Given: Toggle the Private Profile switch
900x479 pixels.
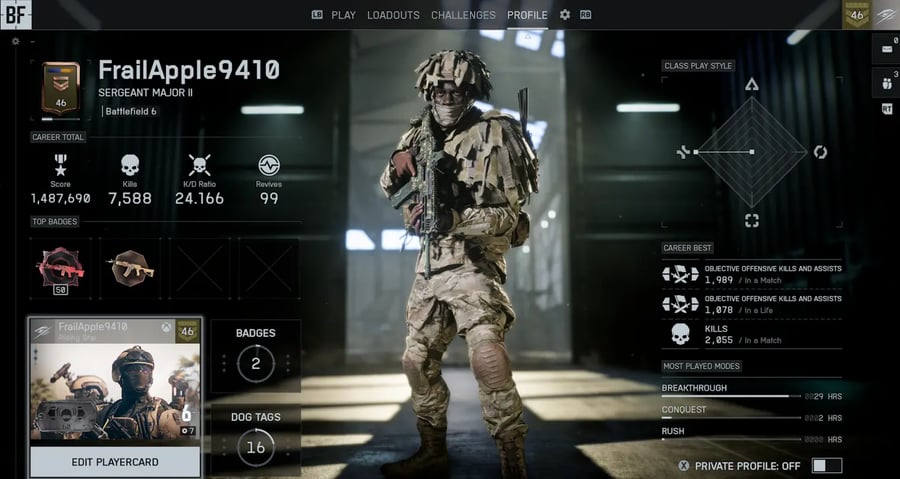Looking at the screenshot, I should [826, 465].
